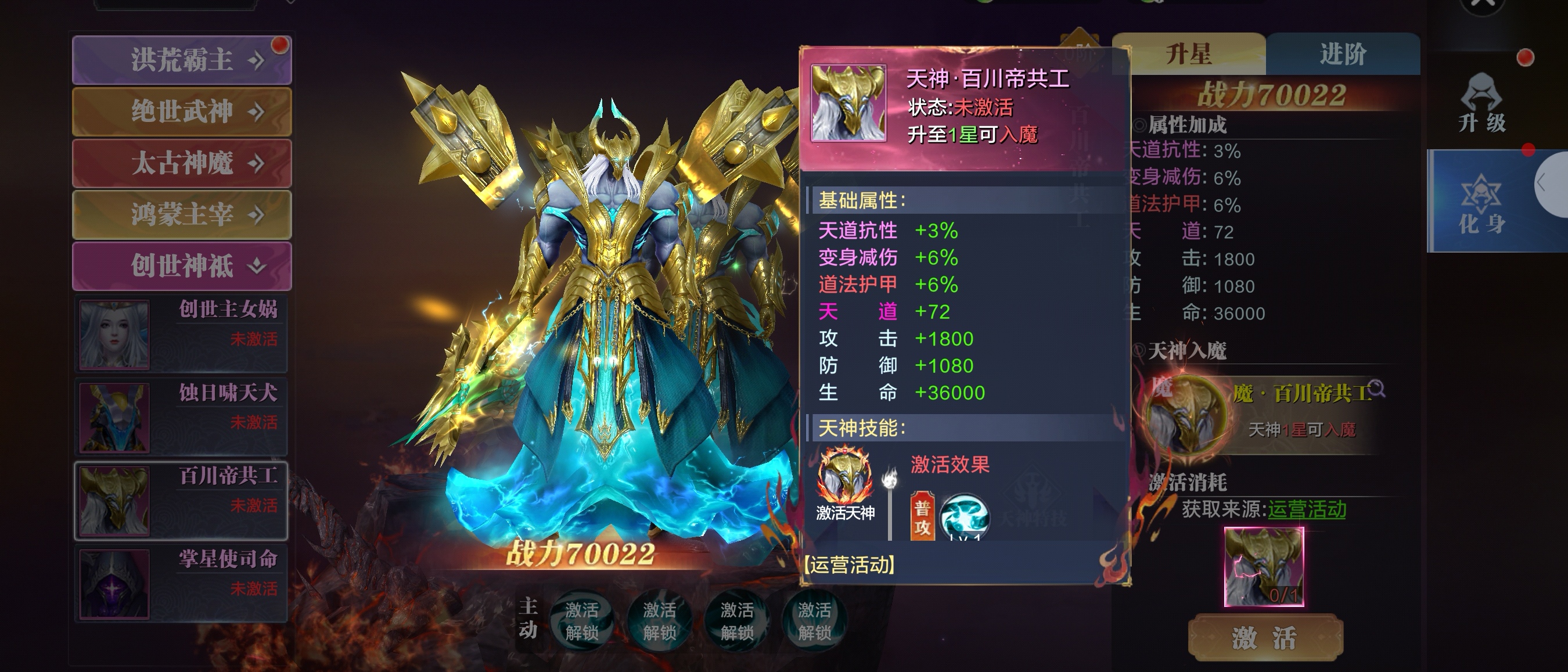This screenshot has width=1568, height=672.
Task: Expand the 太古神魔 category
Action: (181, 163)
